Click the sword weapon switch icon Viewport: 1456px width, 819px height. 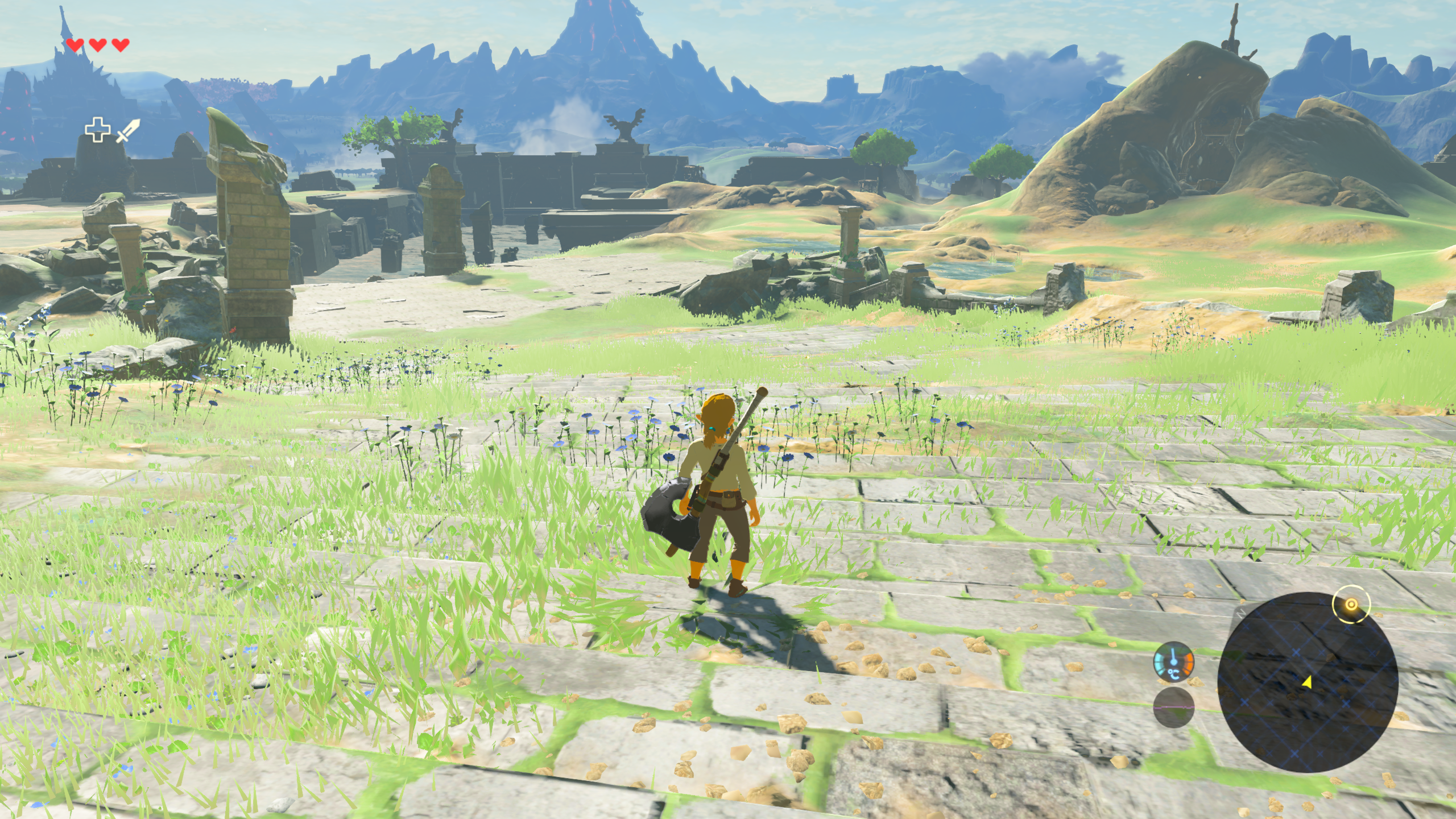tap(127, 130)
